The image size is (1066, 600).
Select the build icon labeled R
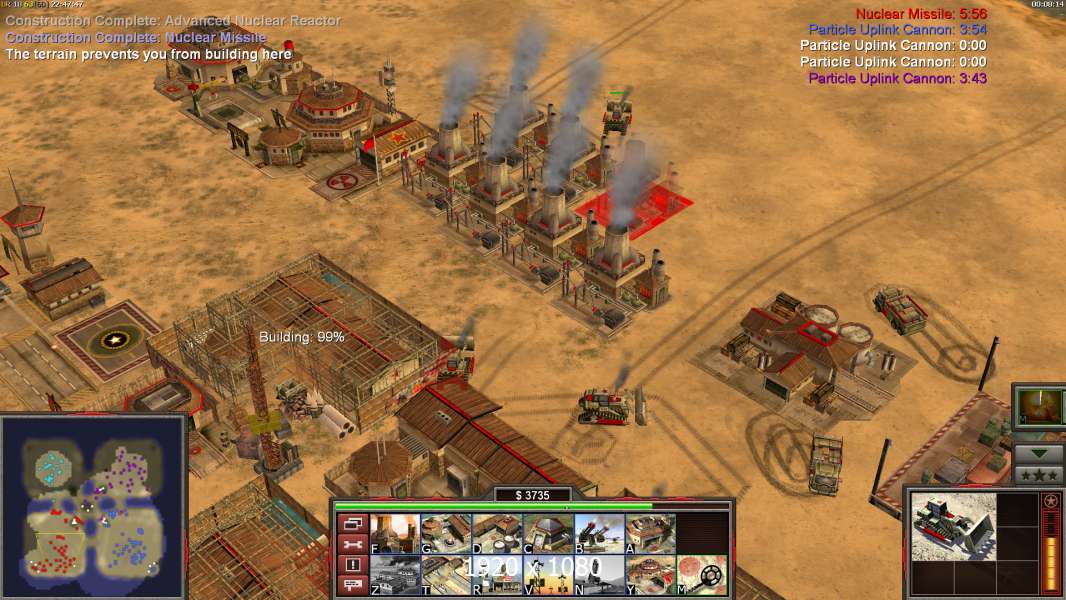point(497,575)
